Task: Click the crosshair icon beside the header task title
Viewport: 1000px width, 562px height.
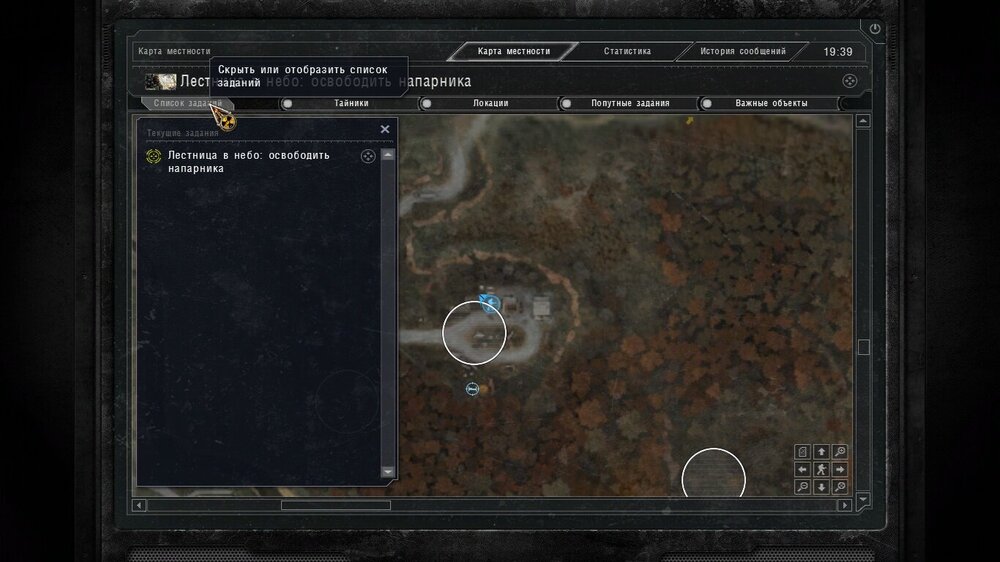Action: point(850,81)
